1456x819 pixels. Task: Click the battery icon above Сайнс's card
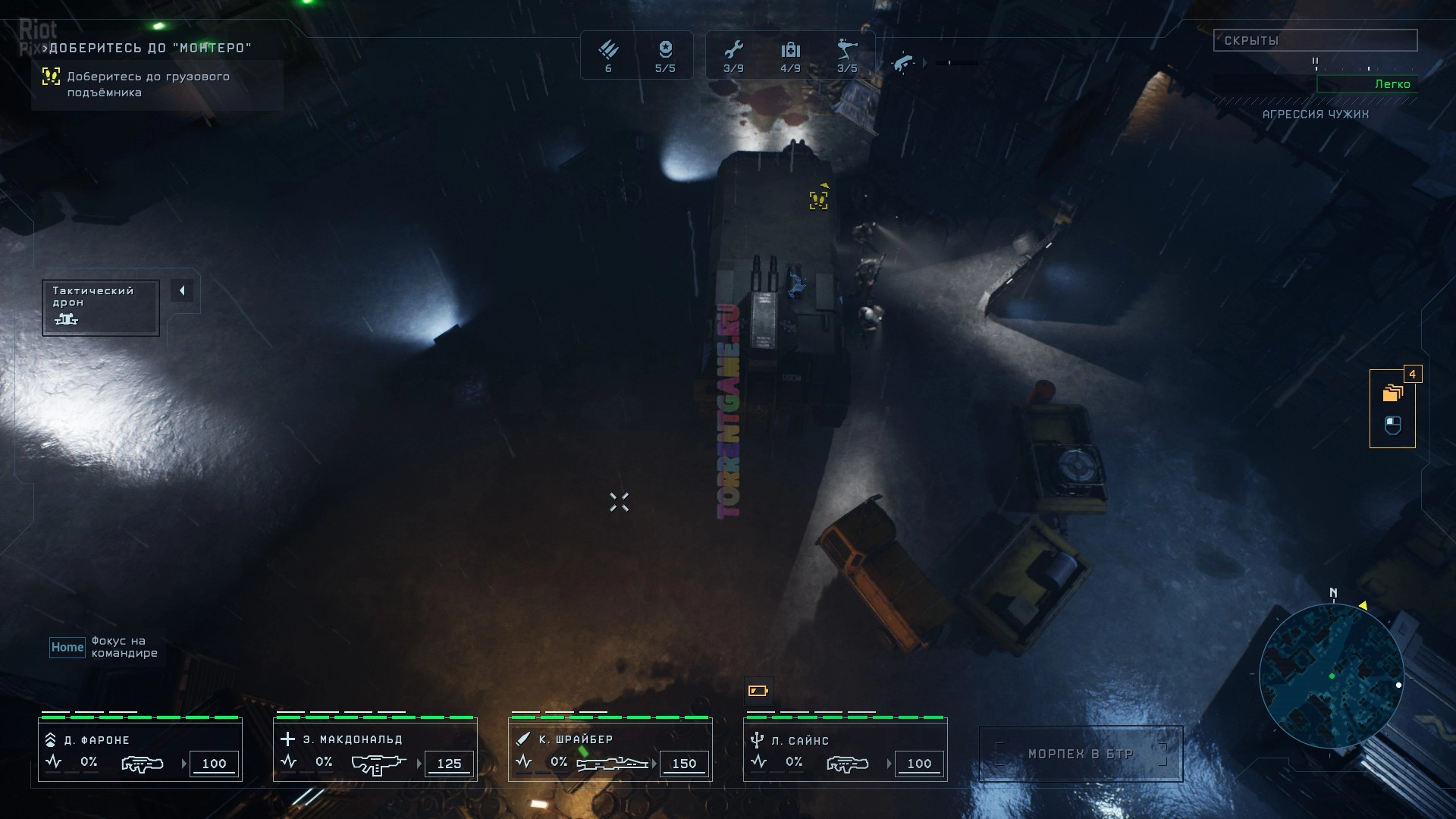(758, 691)
